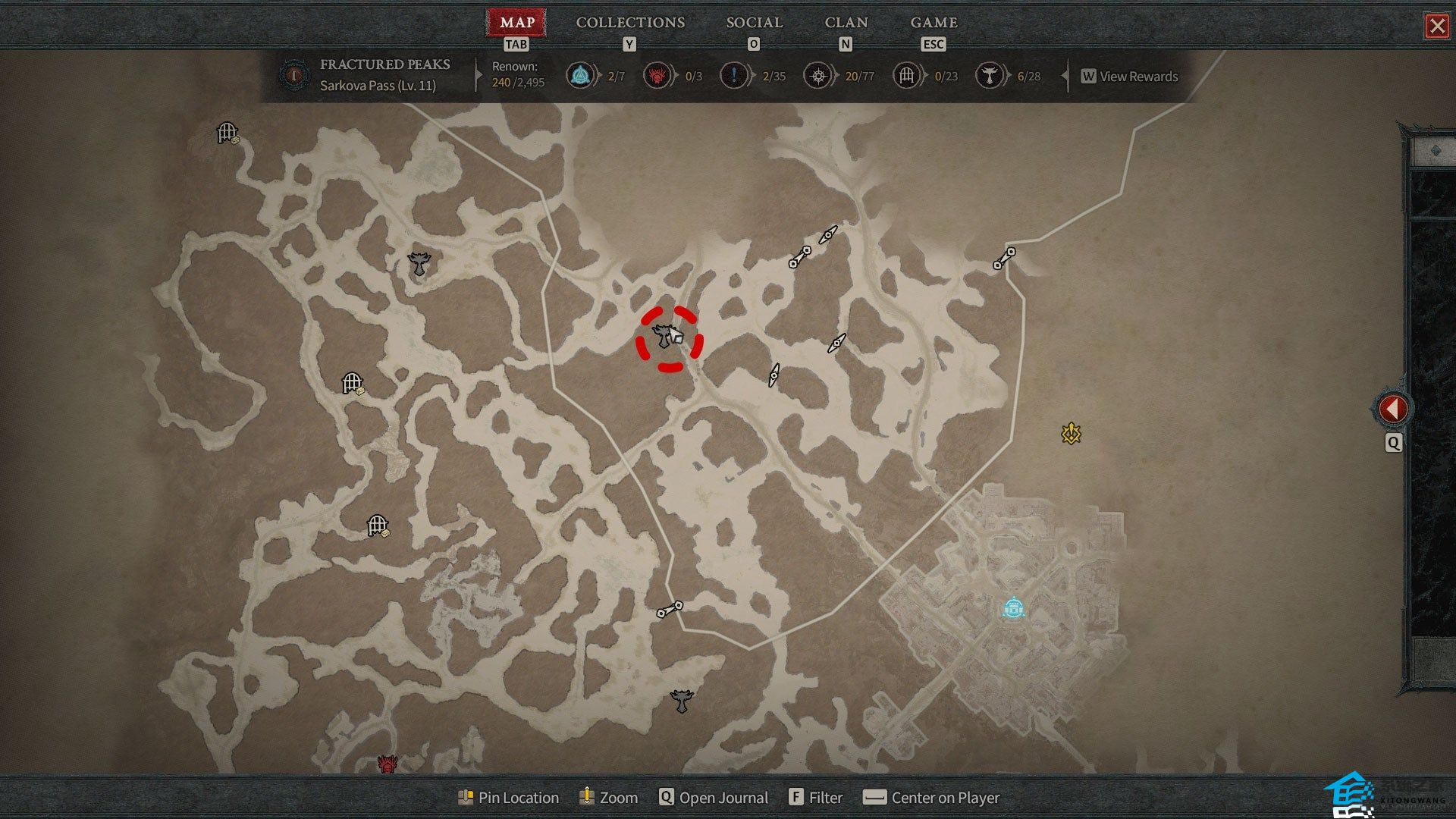The image size is (1456, 819).
Task: Select the blue waypoint marker in town
Action: click(x=1013, y=608)
